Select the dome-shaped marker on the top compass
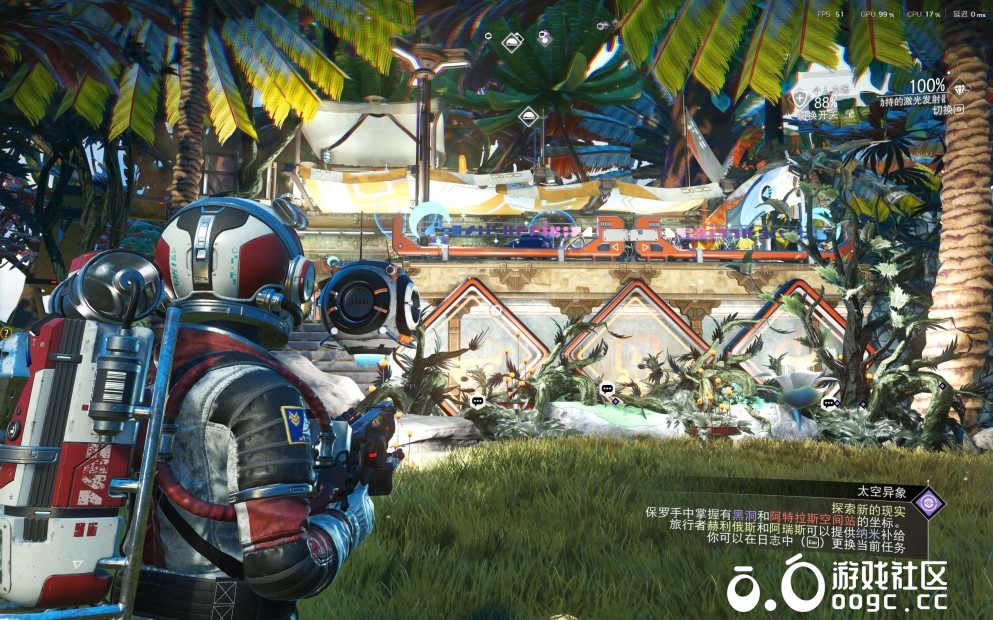This screenshot has height=620, width=993. pos(512,41)
